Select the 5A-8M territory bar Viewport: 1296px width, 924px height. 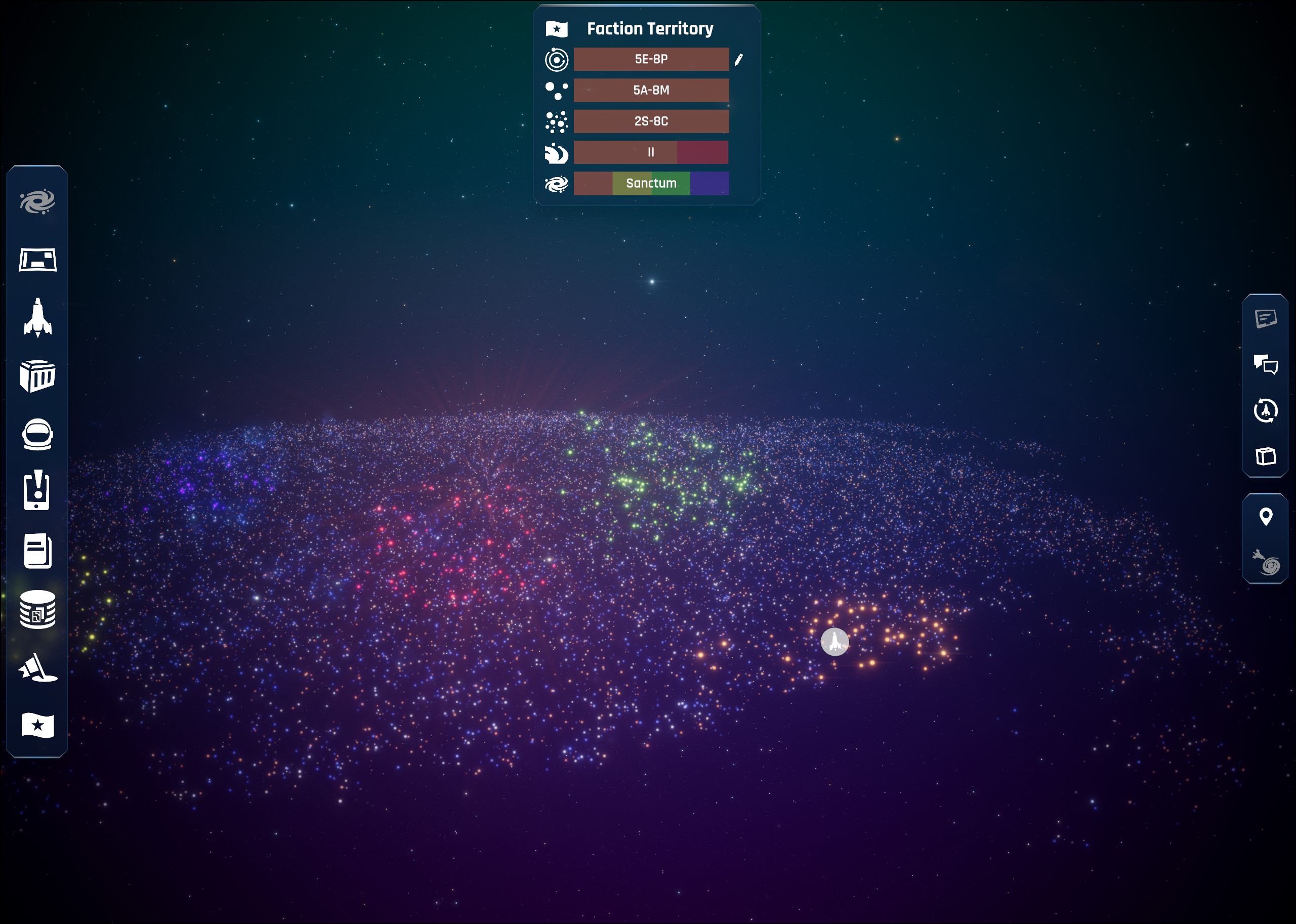point(651,91)
